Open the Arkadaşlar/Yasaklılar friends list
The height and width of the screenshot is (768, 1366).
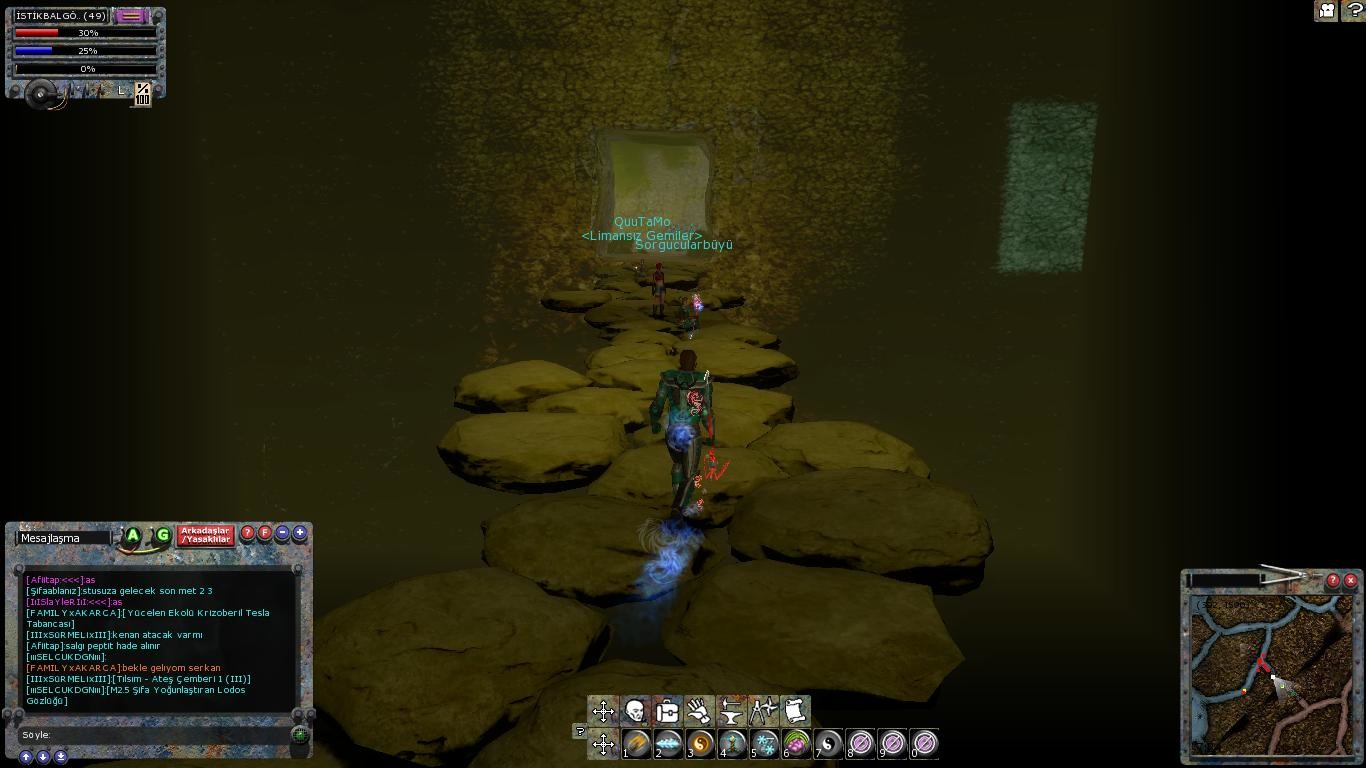tap(205, 535)
